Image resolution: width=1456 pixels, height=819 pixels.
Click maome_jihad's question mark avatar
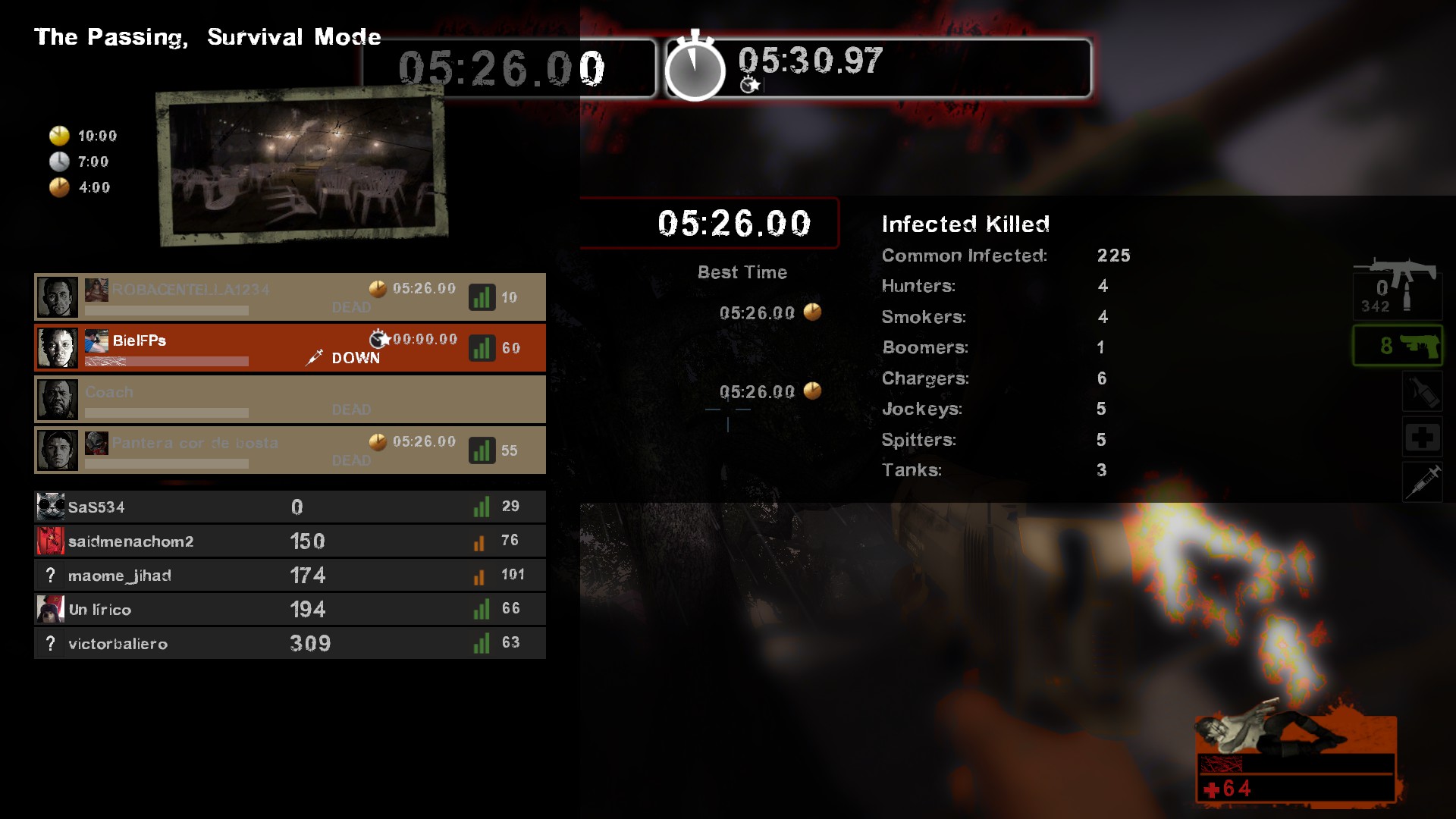click(50, 575)
